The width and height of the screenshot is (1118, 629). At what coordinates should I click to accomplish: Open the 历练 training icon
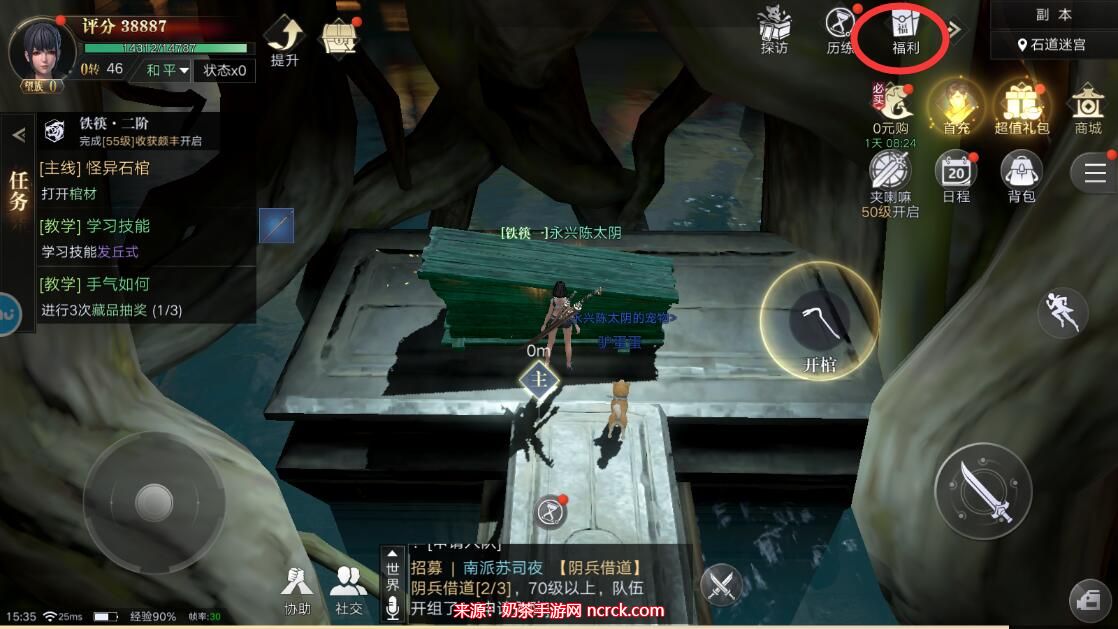click(840, 29)
